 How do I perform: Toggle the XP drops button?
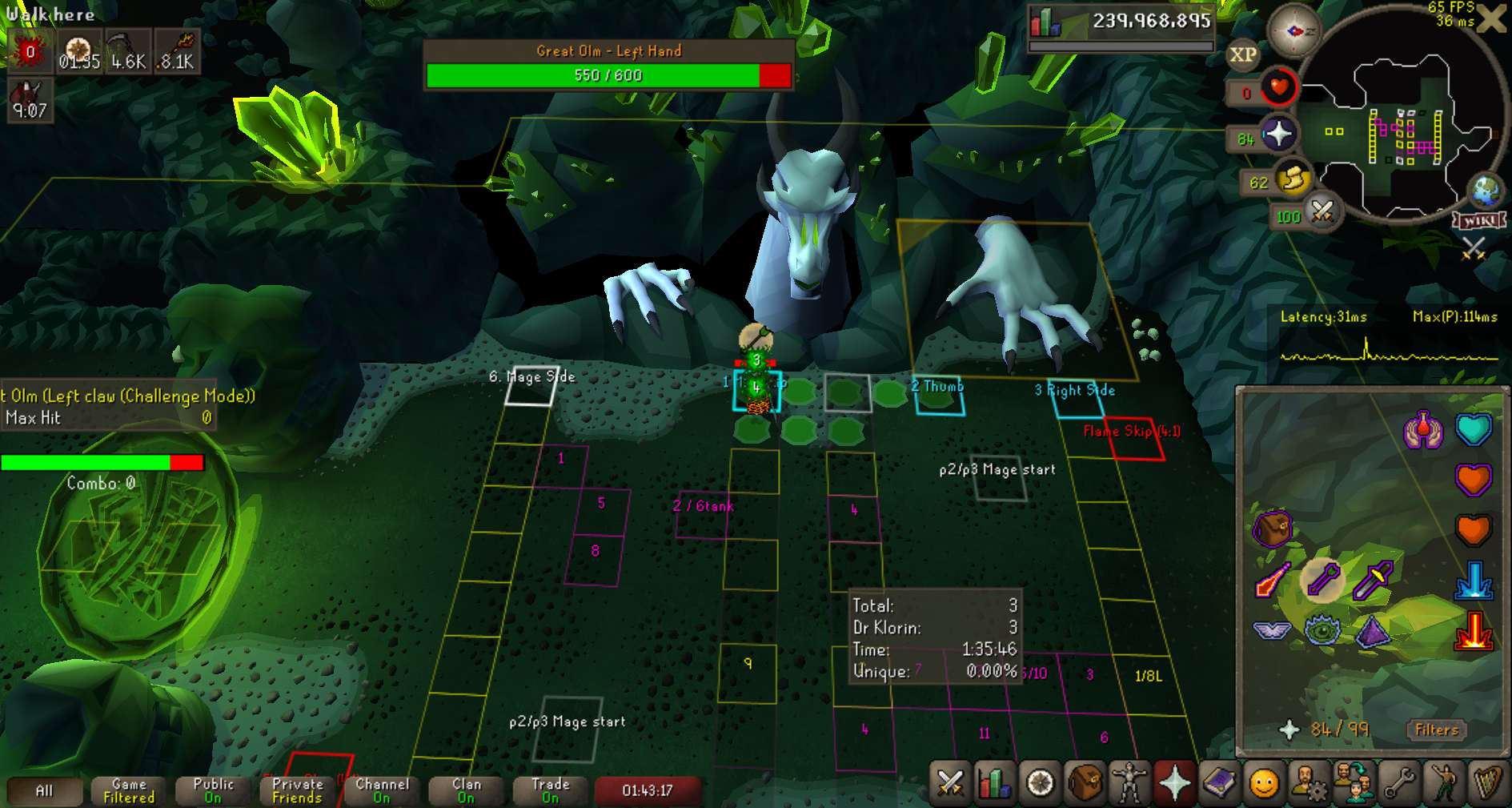click(1242, 55)
